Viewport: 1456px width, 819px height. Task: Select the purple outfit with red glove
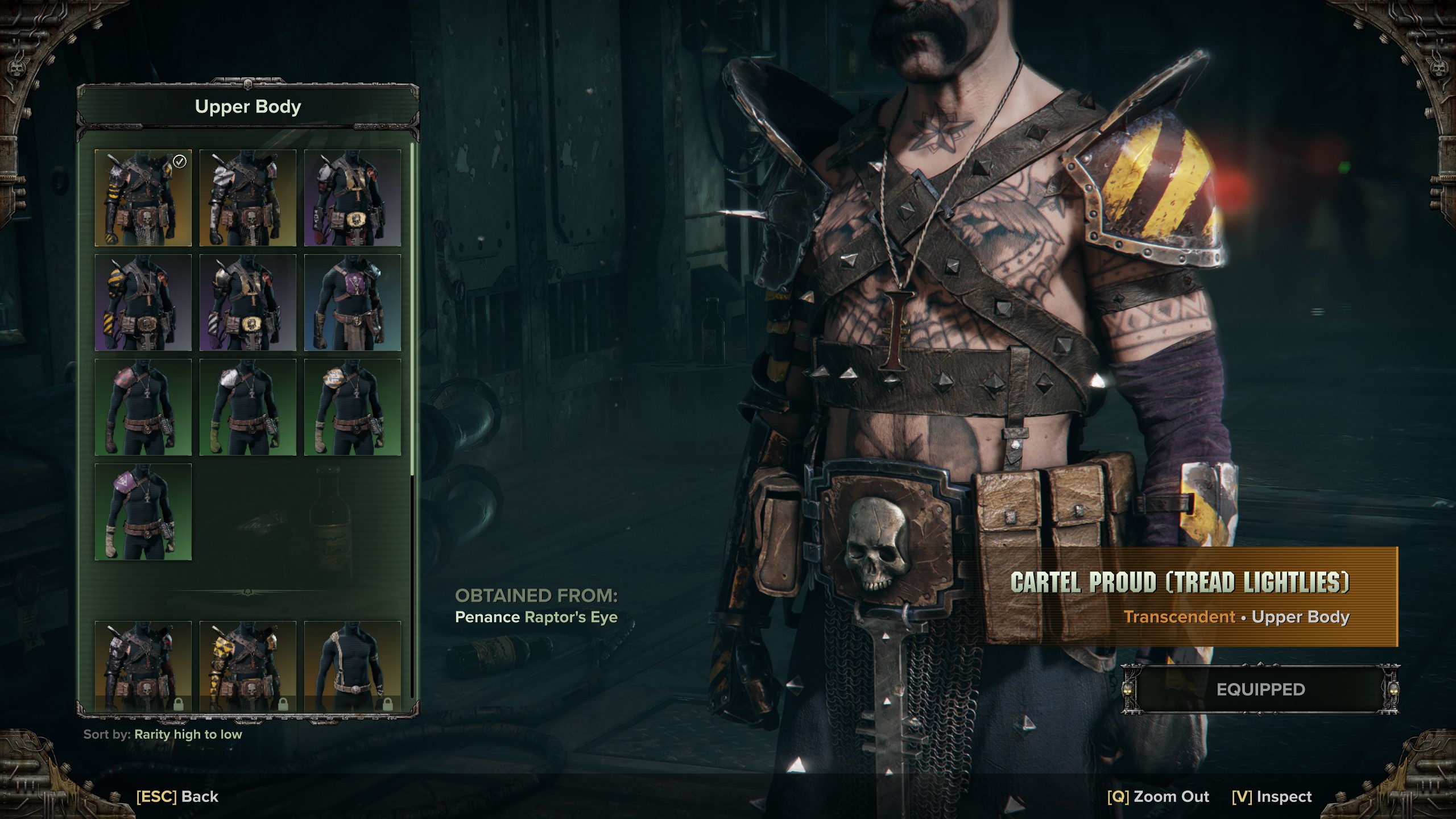352,198
